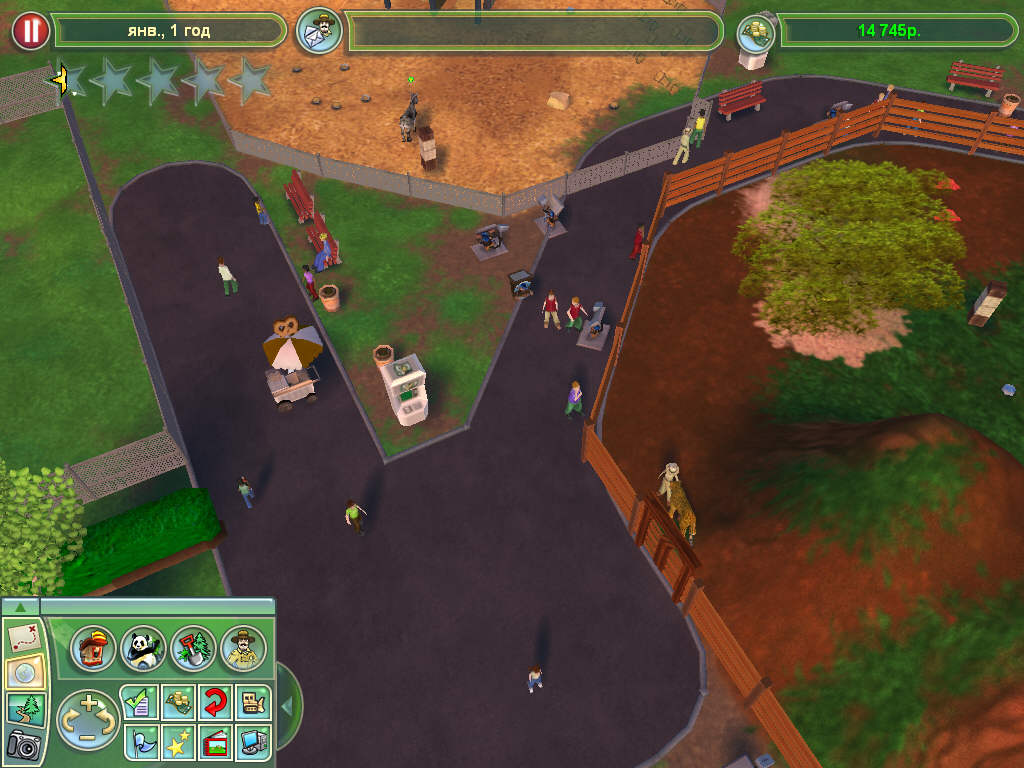
Task: Select the tree and path guest mode
Action: pos(22,708)
